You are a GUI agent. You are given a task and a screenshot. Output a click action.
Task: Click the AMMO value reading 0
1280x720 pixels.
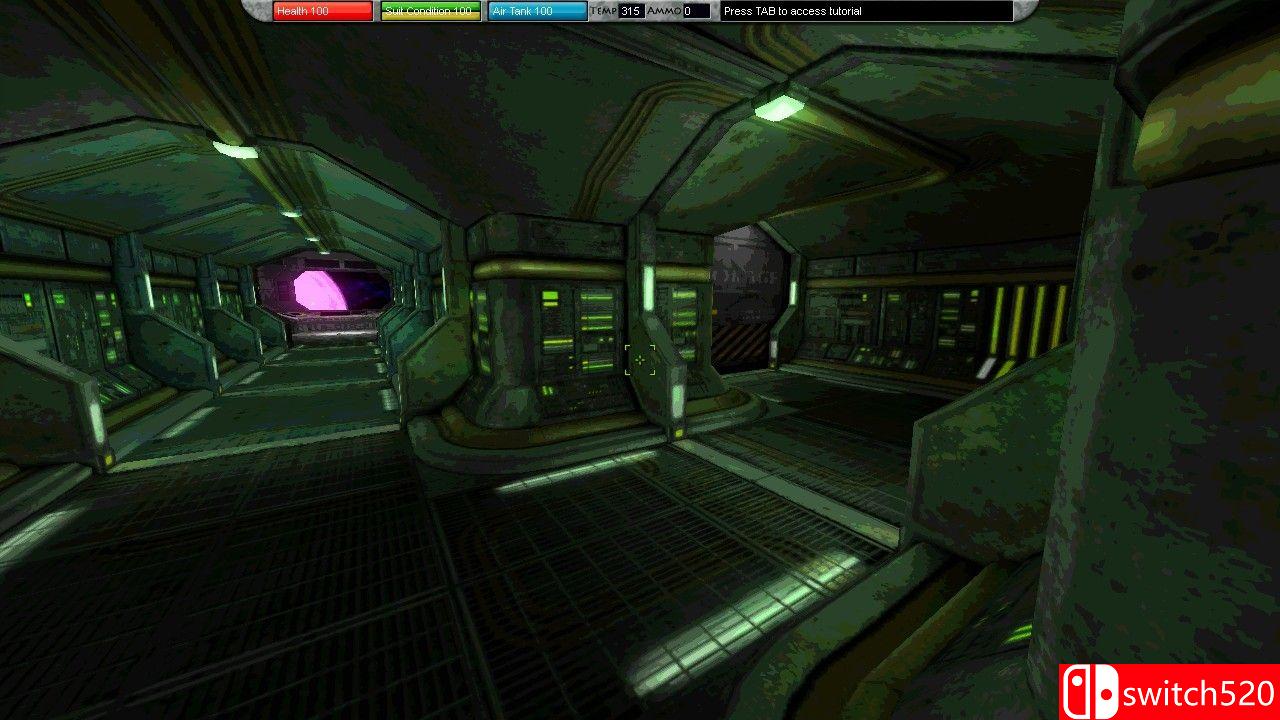(690, 11)
